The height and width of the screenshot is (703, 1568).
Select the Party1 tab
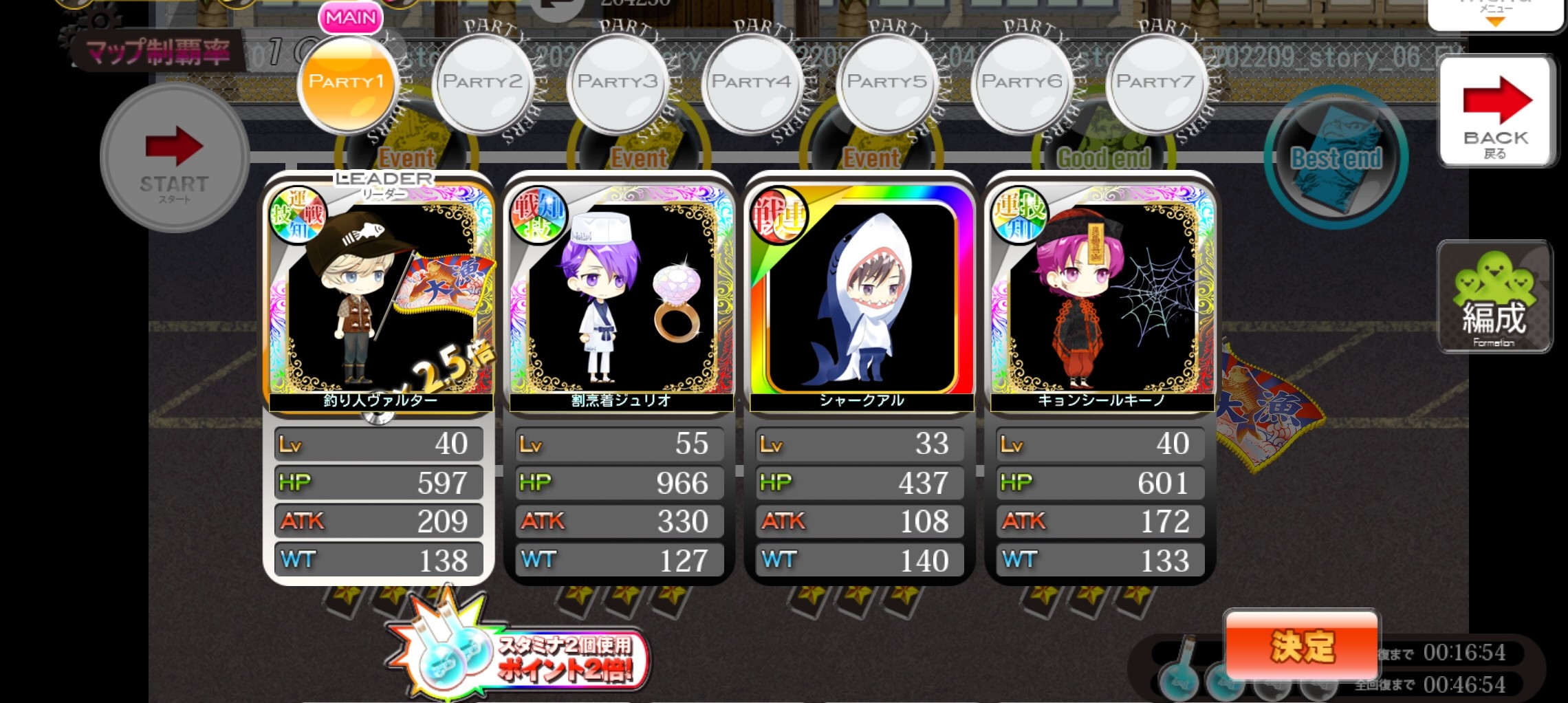pos(347,84)
